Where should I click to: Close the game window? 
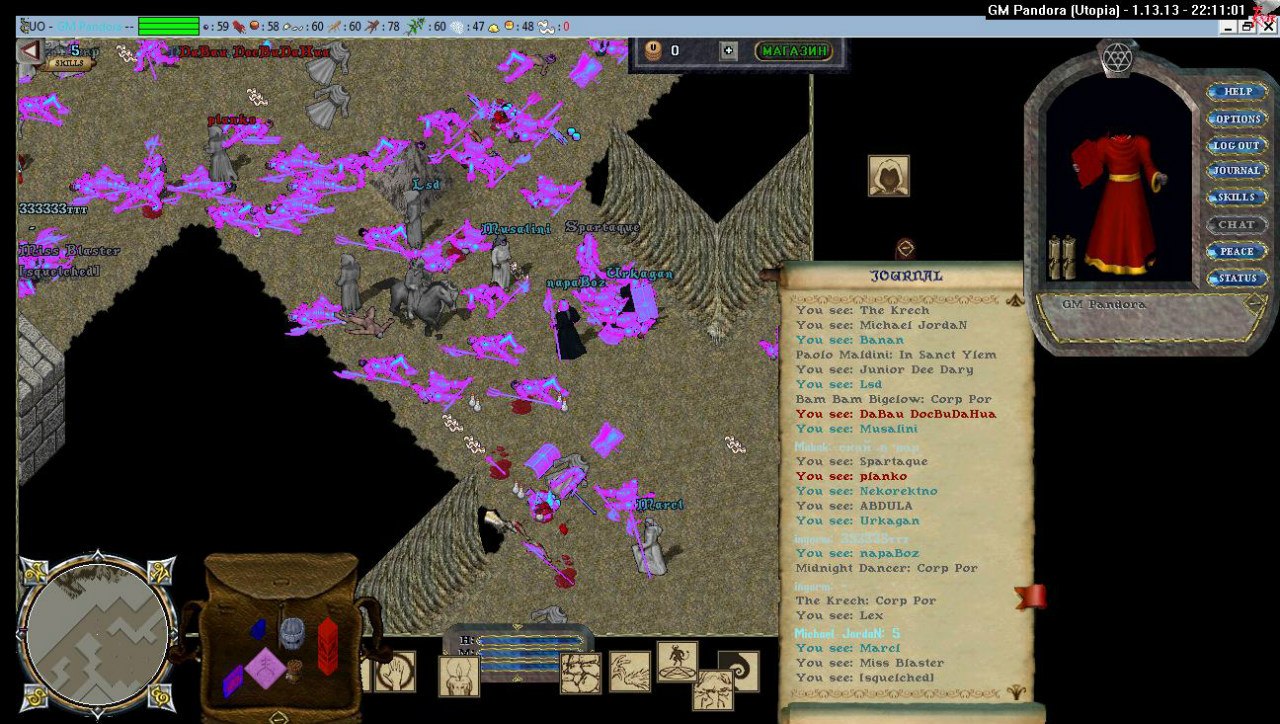pyautogui.click(x=1267, y=28)
